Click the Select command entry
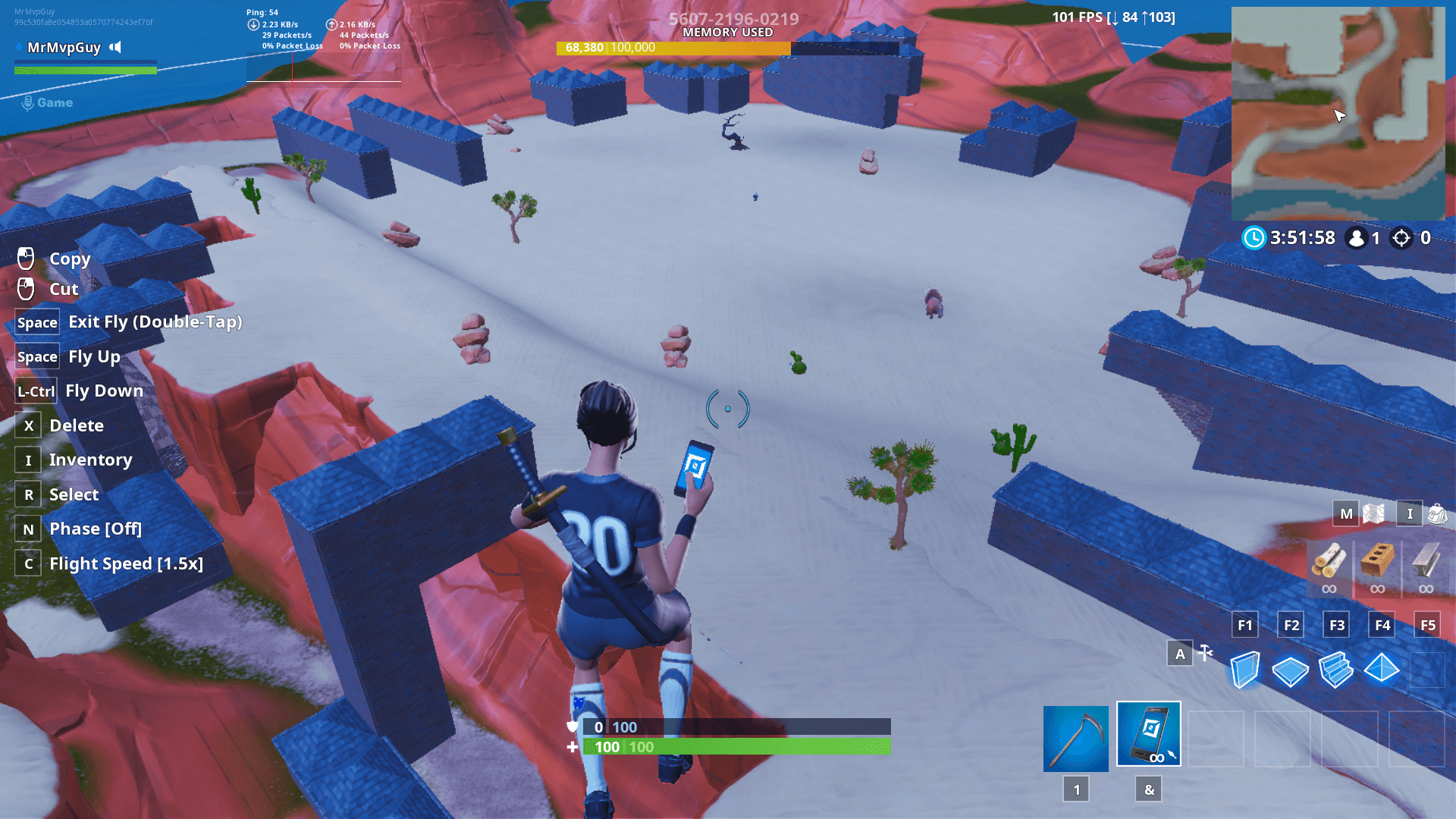The height and width of the screenshot is (819, 1456). (x=74, y=494)
